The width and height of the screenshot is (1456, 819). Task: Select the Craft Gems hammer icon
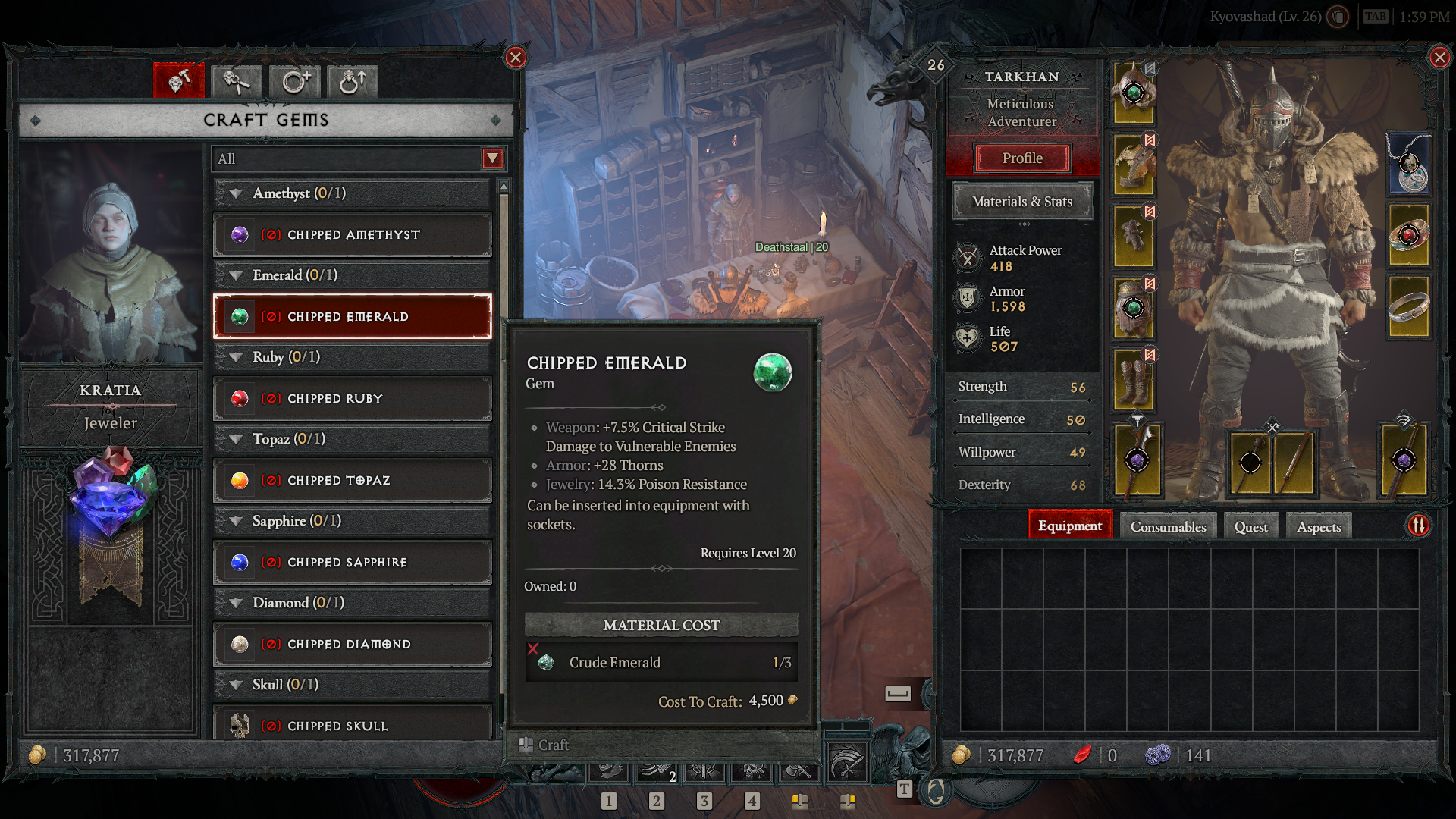[179, 81]
